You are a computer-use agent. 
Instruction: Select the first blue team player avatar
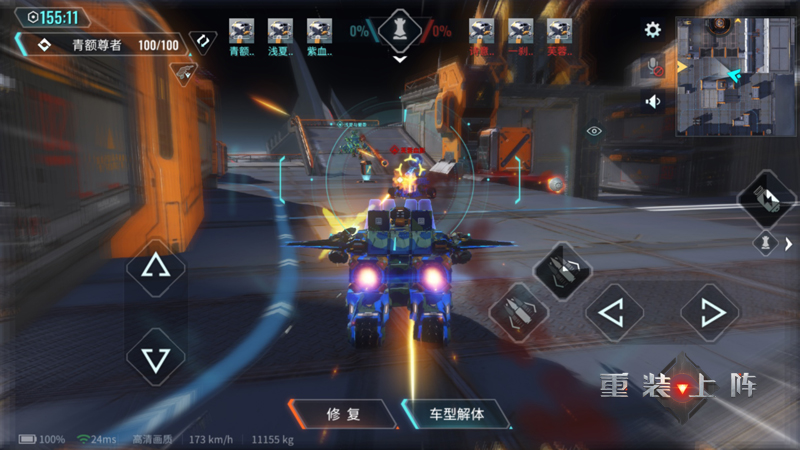coord(241,31)
